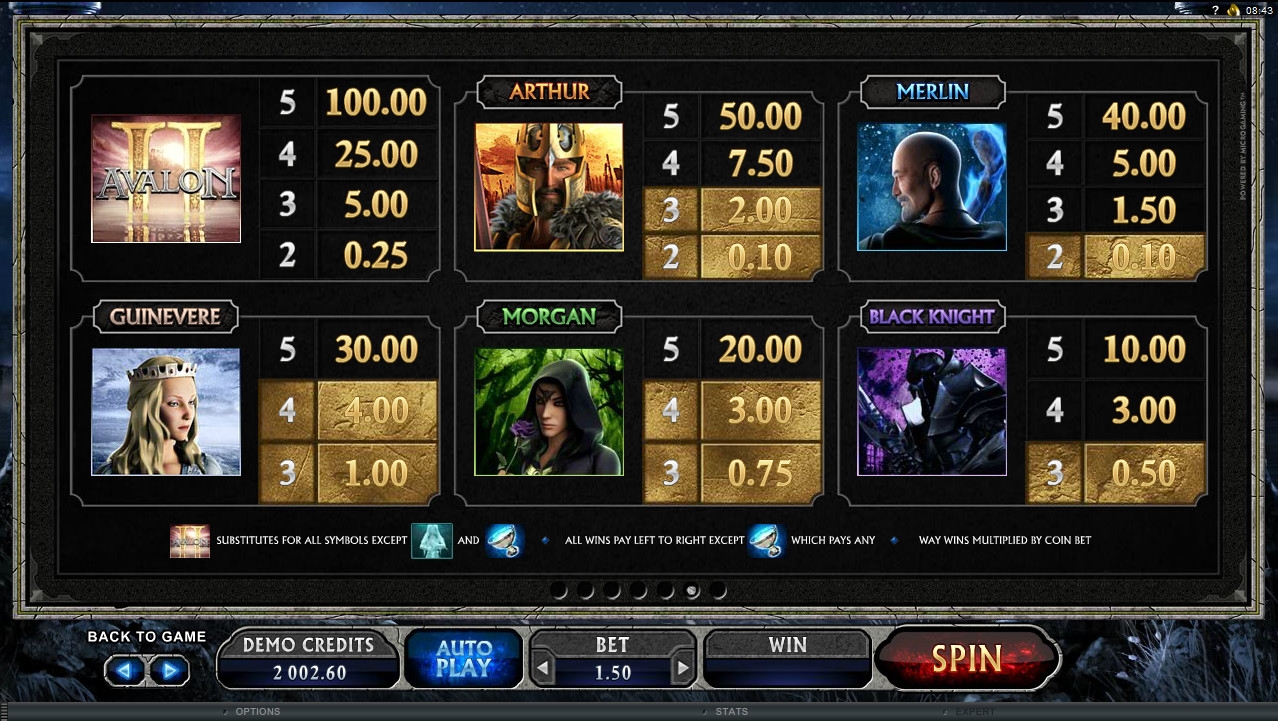Switch to Expert mode
The width and height of the screenshot is (1278, 721).
coord(973,712)
